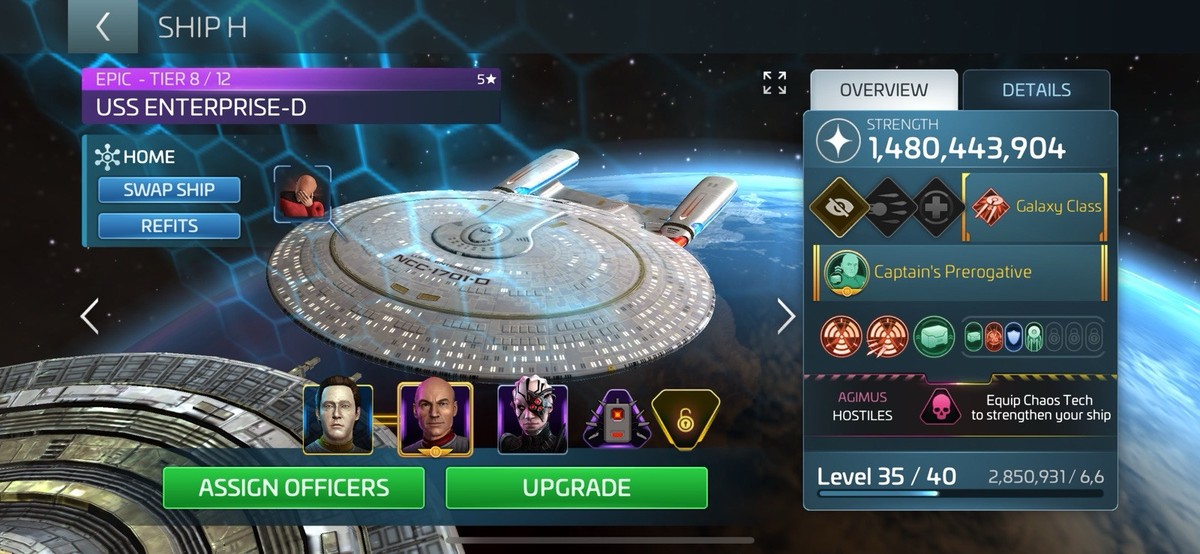Select the Borg officer portrait
The image size is (1200, 554).
point(533,419)
